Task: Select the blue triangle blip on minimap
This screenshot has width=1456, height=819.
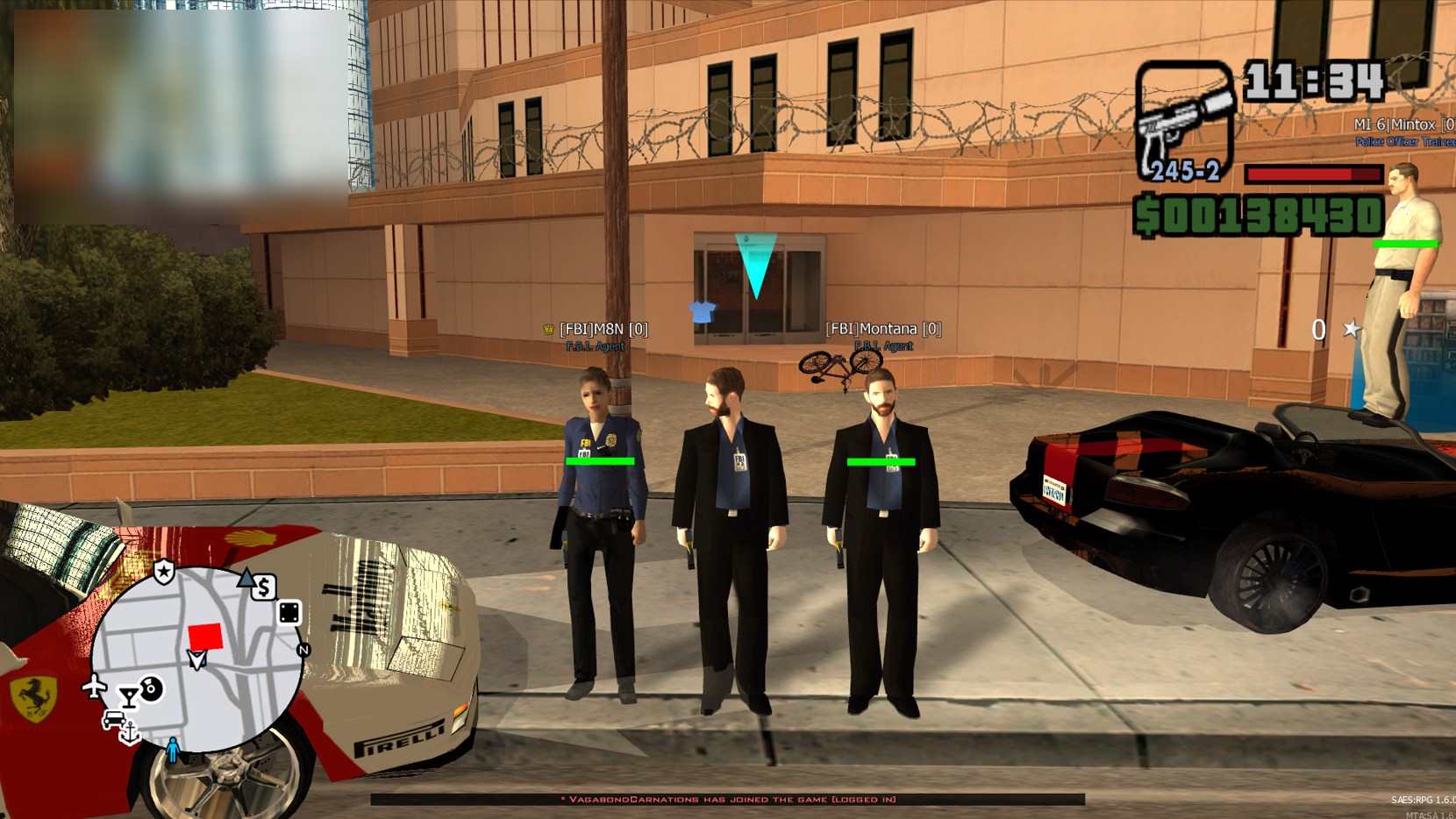Action: [246, 578]
